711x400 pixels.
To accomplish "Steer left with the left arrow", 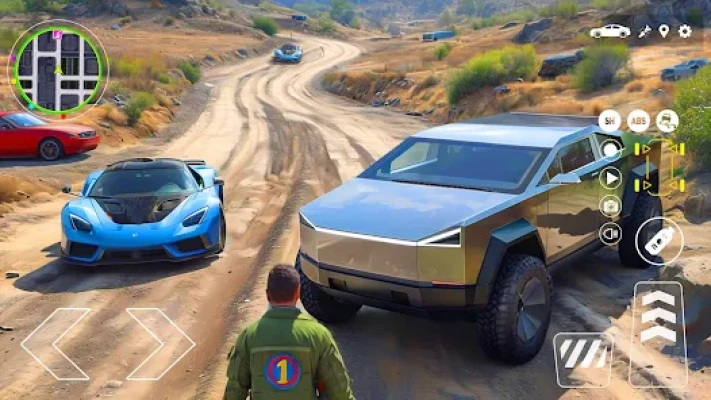I will 55,343.
